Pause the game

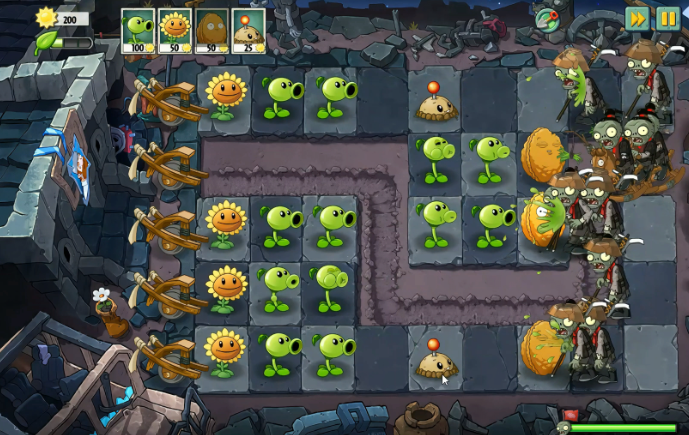667,17
